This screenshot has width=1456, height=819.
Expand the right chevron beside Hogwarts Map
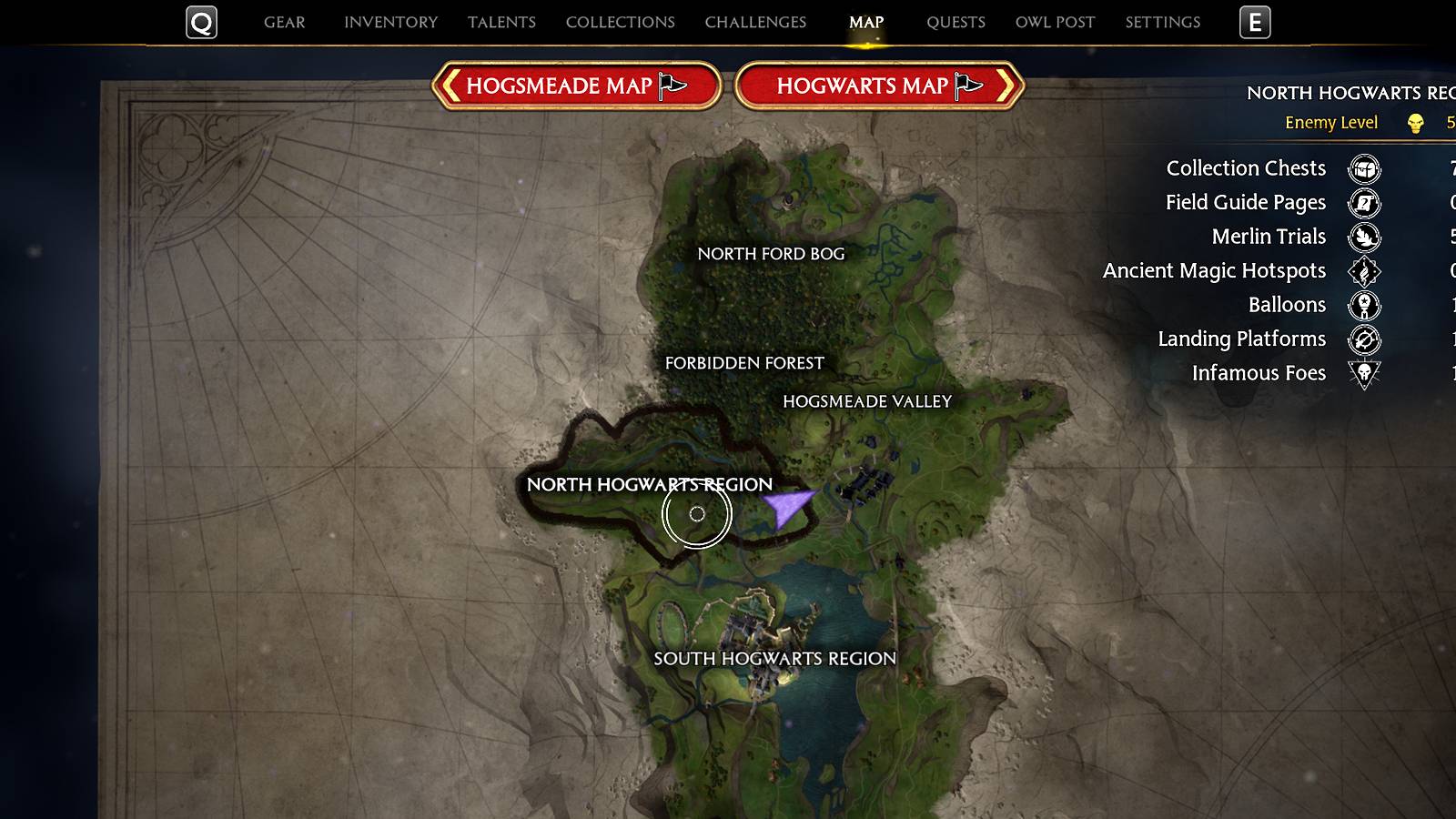coord(1006,86)
